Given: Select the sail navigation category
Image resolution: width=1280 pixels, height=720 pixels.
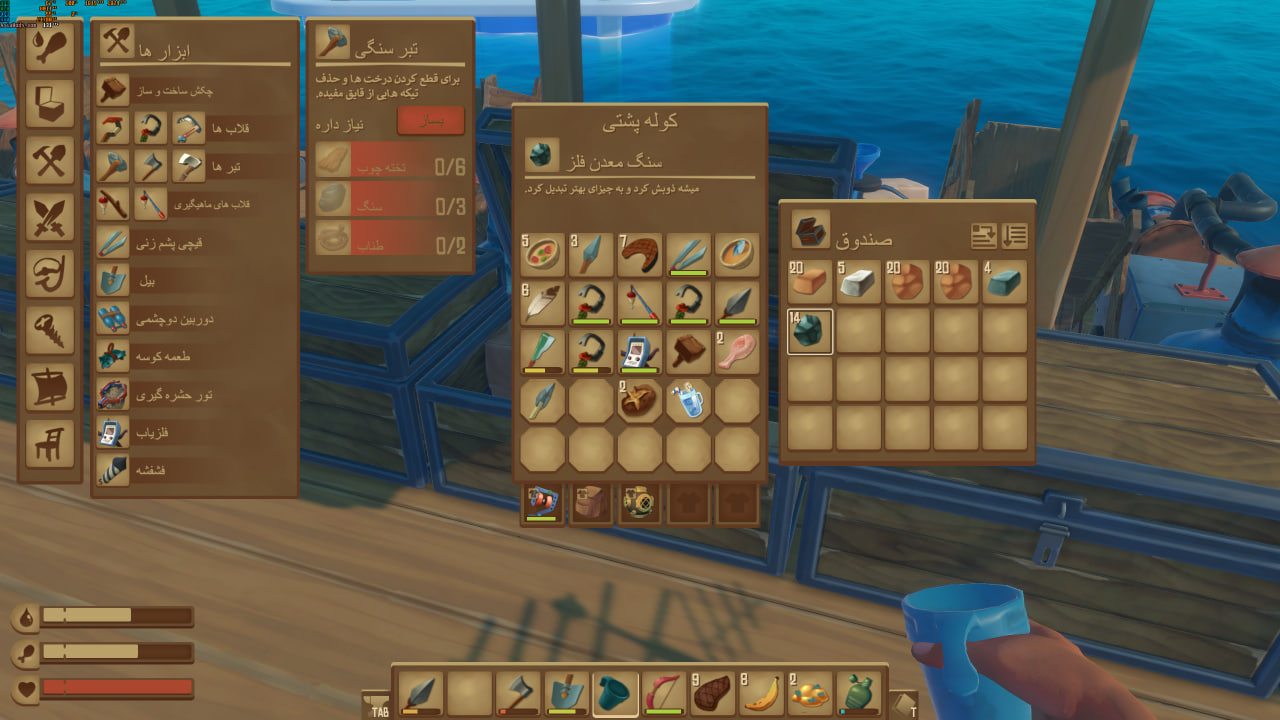Looking at the screenshot, I should (x=50, y=386).
